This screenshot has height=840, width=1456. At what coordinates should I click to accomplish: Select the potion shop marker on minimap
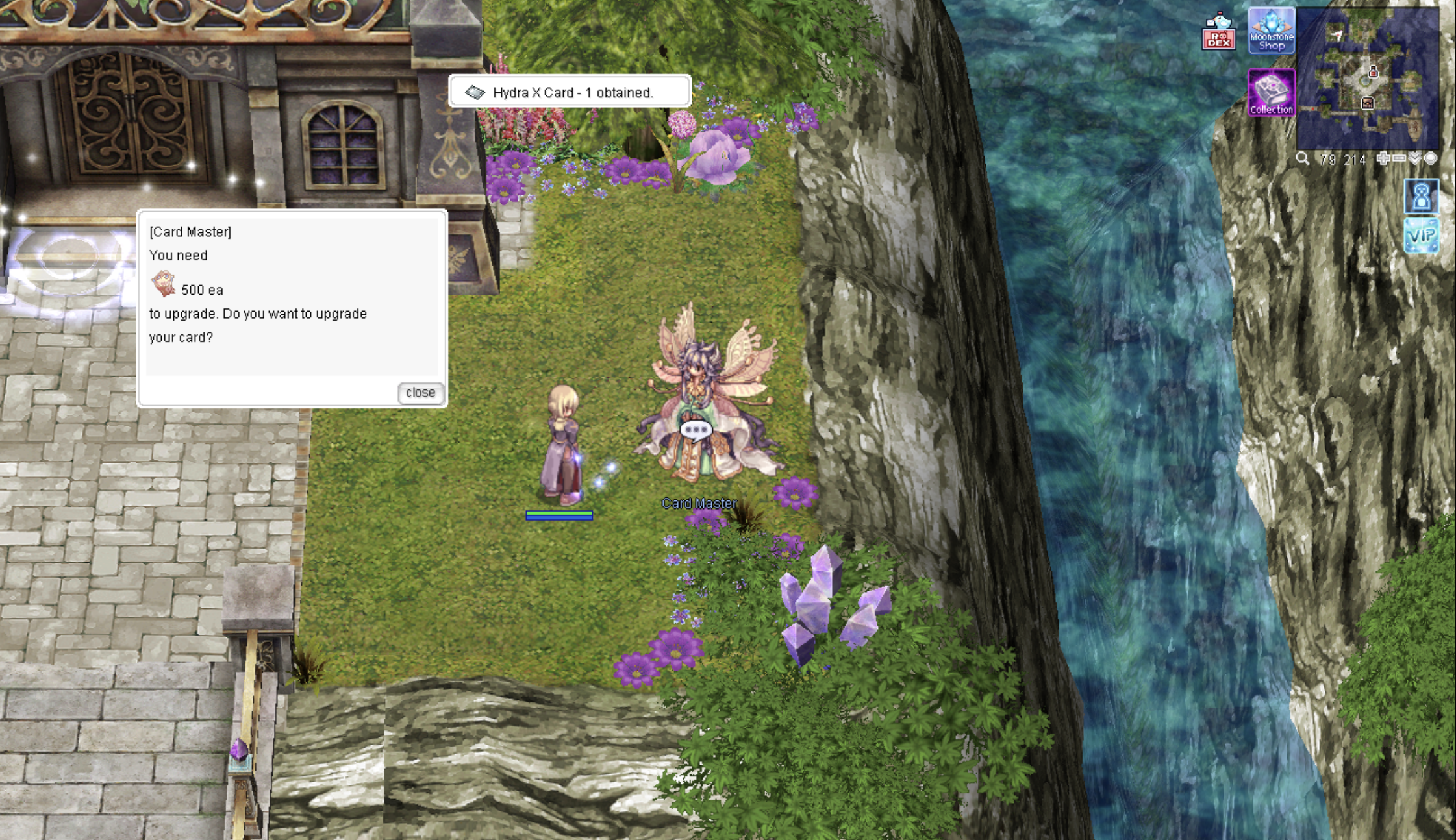1373,72
